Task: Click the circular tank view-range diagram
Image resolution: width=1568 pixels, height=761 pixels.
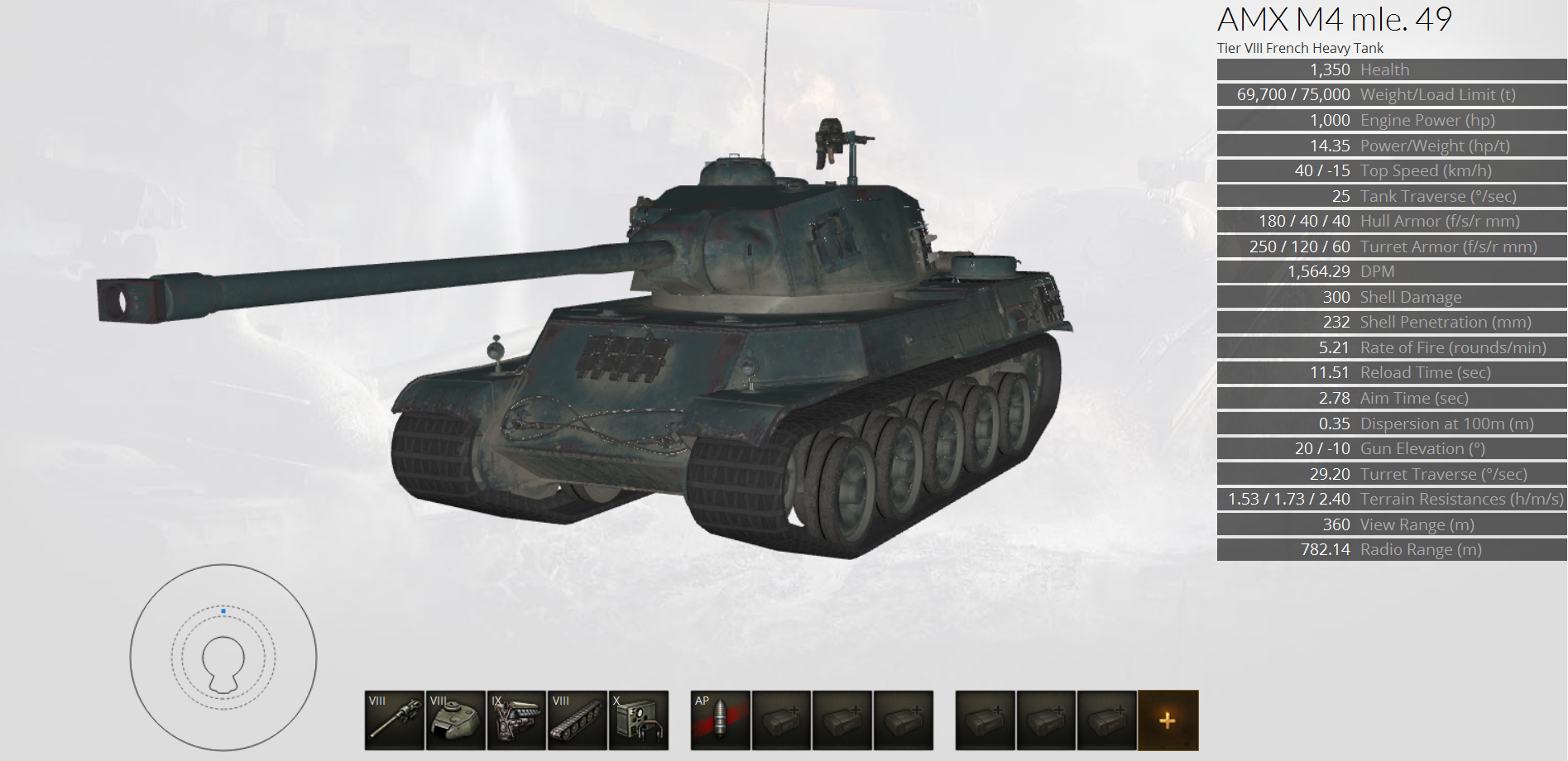Action: tap(223, 658)
